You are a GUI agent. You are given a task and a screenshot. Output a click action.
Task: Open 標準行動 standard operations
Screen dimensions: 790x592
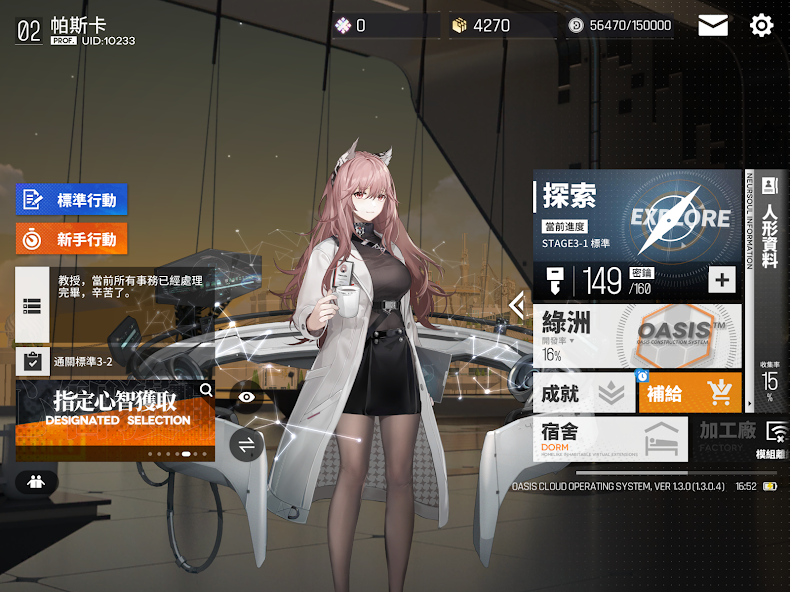pos(72,200)
